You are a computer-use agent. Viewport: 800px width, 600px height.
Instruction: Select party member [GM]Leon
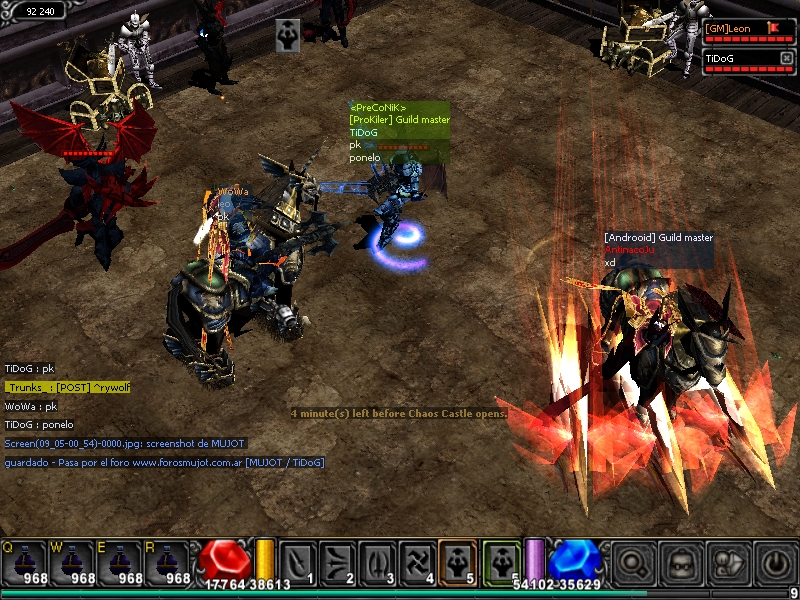(740, 29)
